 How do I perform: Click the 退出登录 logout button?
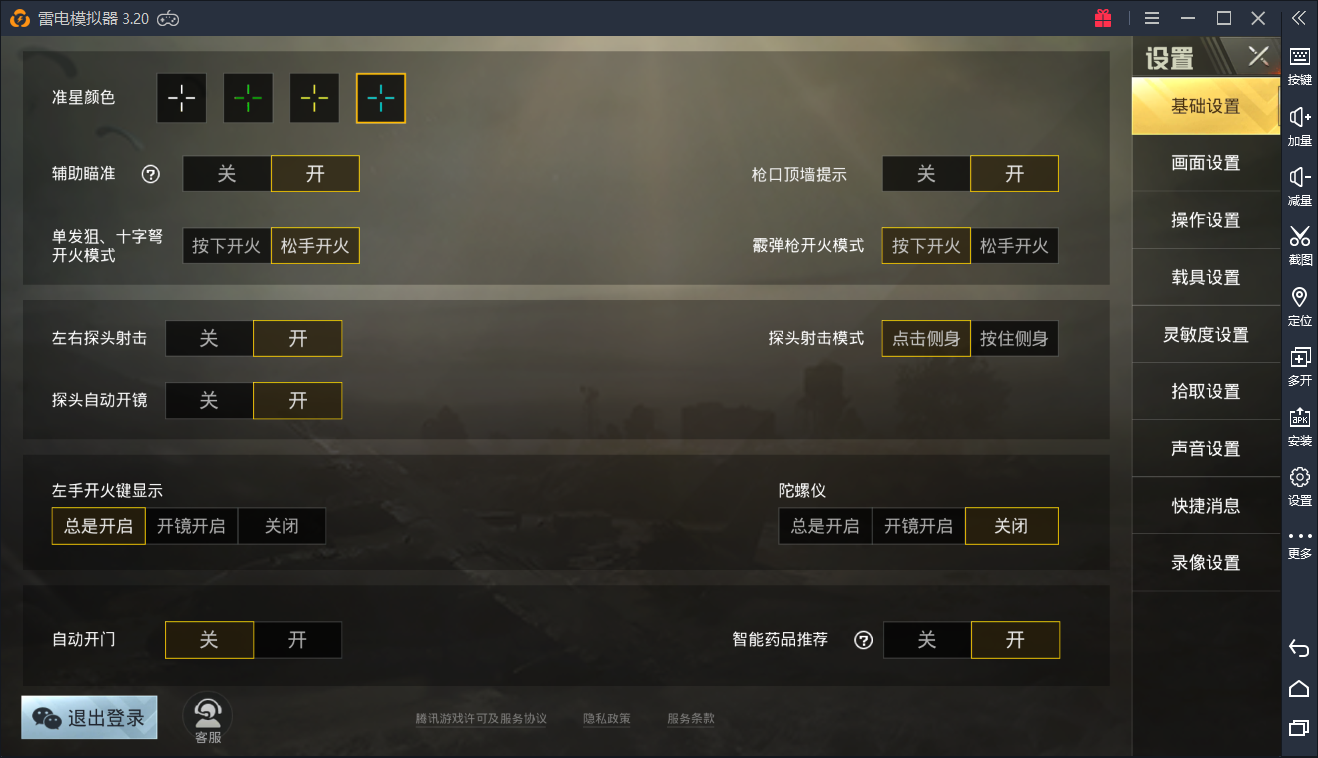pyautogui.click(x=88, y=717)
